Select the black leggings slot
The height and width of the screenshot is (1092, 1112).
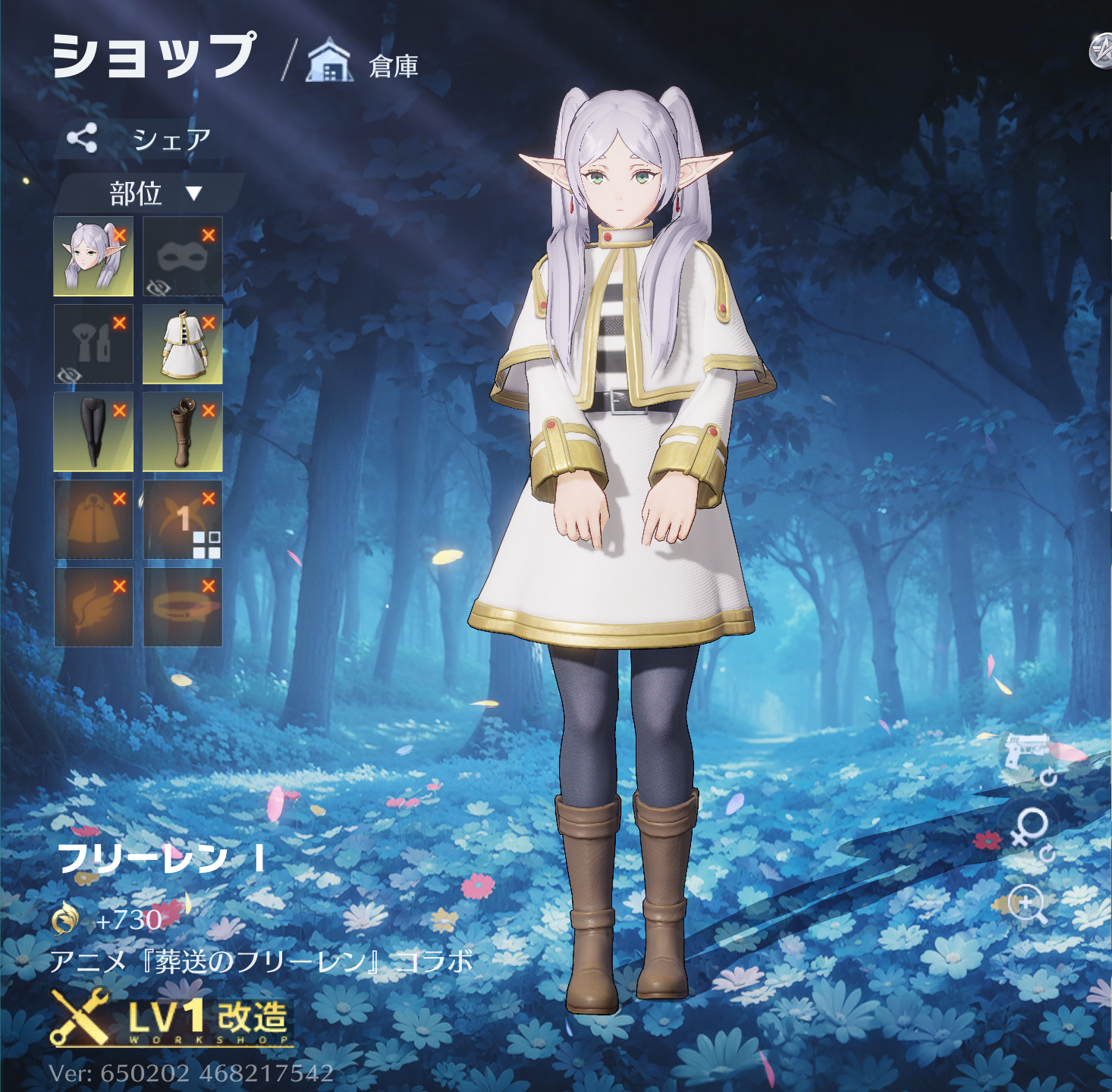click(x=93, y=431)
